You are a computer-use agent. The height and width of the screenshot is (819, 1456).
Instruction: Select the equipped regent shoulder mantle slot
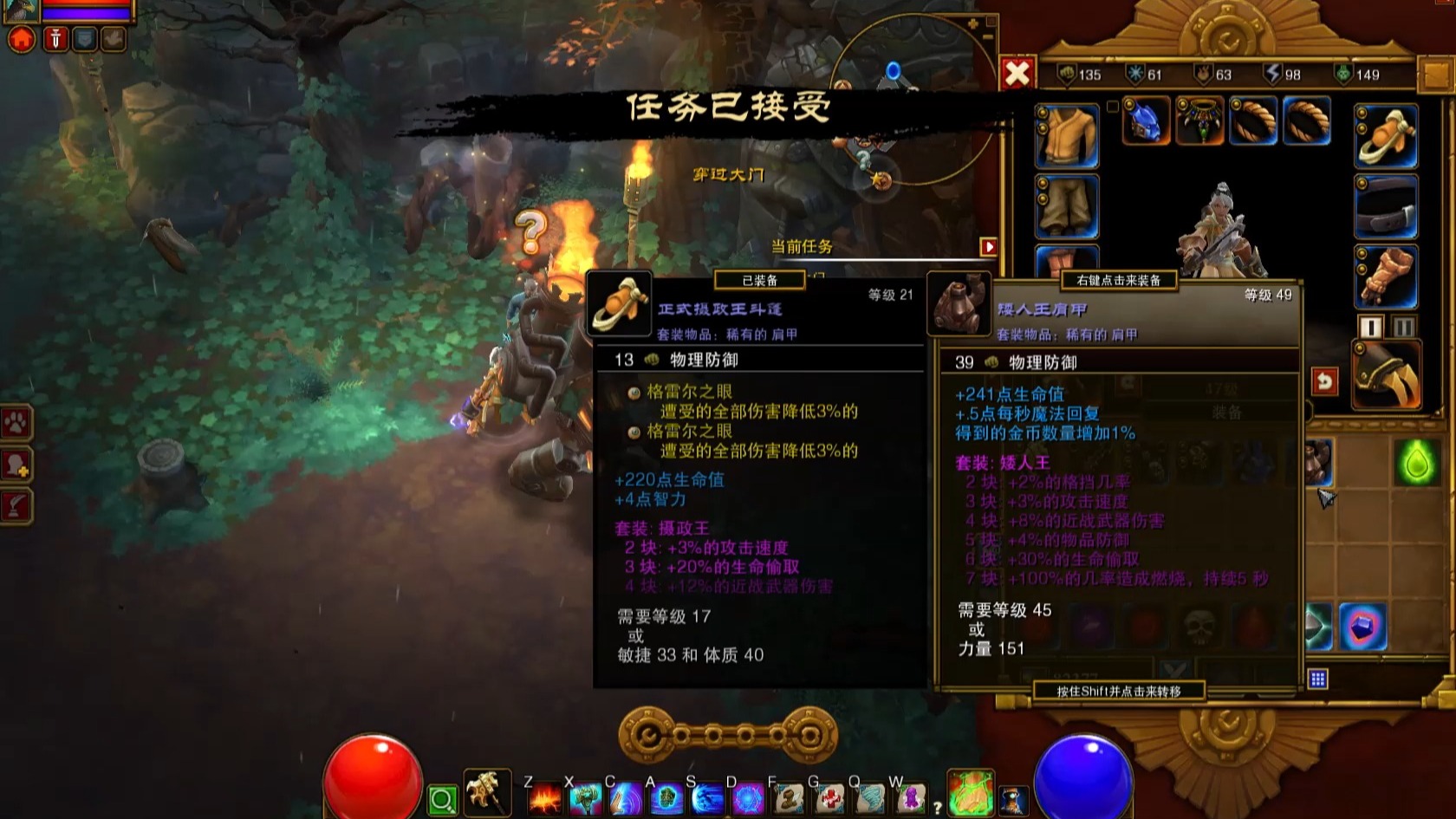click(x=1386, y=136)
